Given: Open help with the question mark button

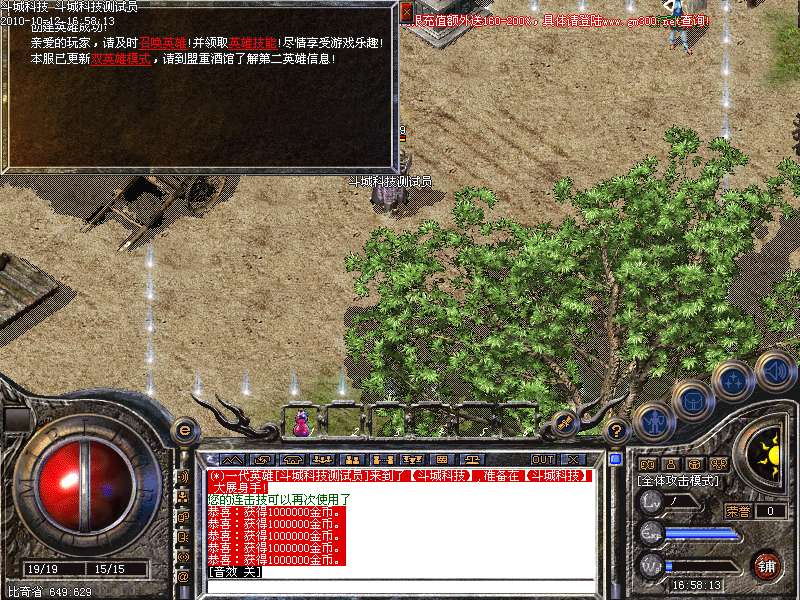Looking at the screenshot, I should [616, 431].
